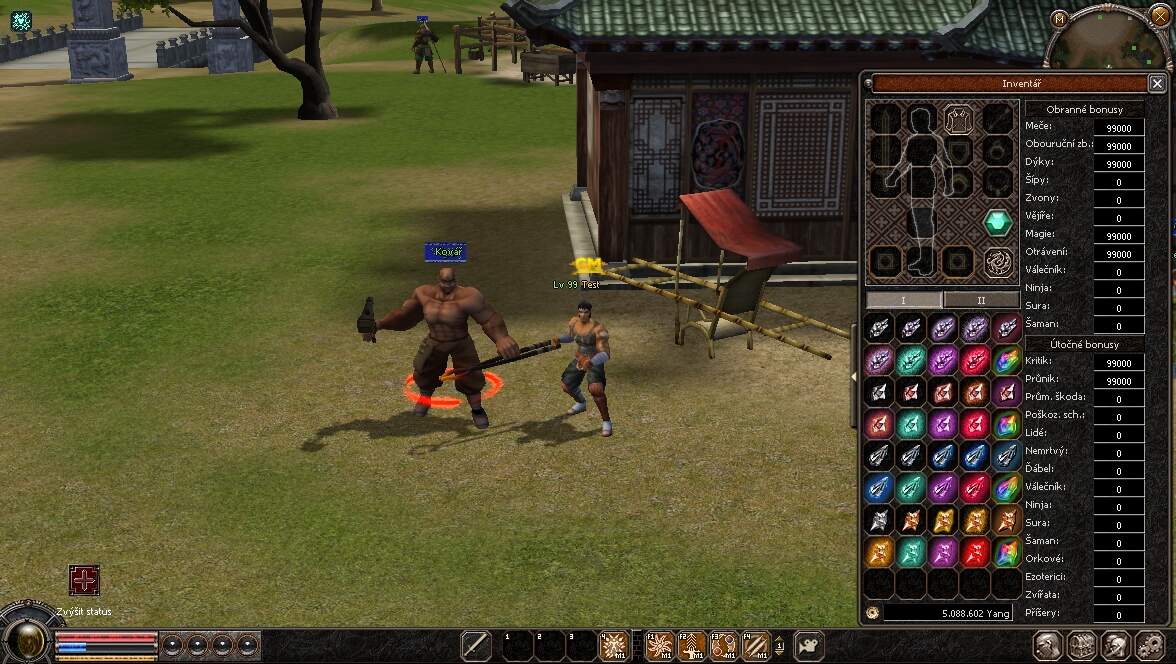Image resolution: width=1176 pixels, height=664 pixels.
Task: Open the treasure chest inventory button
Action: [1081, 646]
